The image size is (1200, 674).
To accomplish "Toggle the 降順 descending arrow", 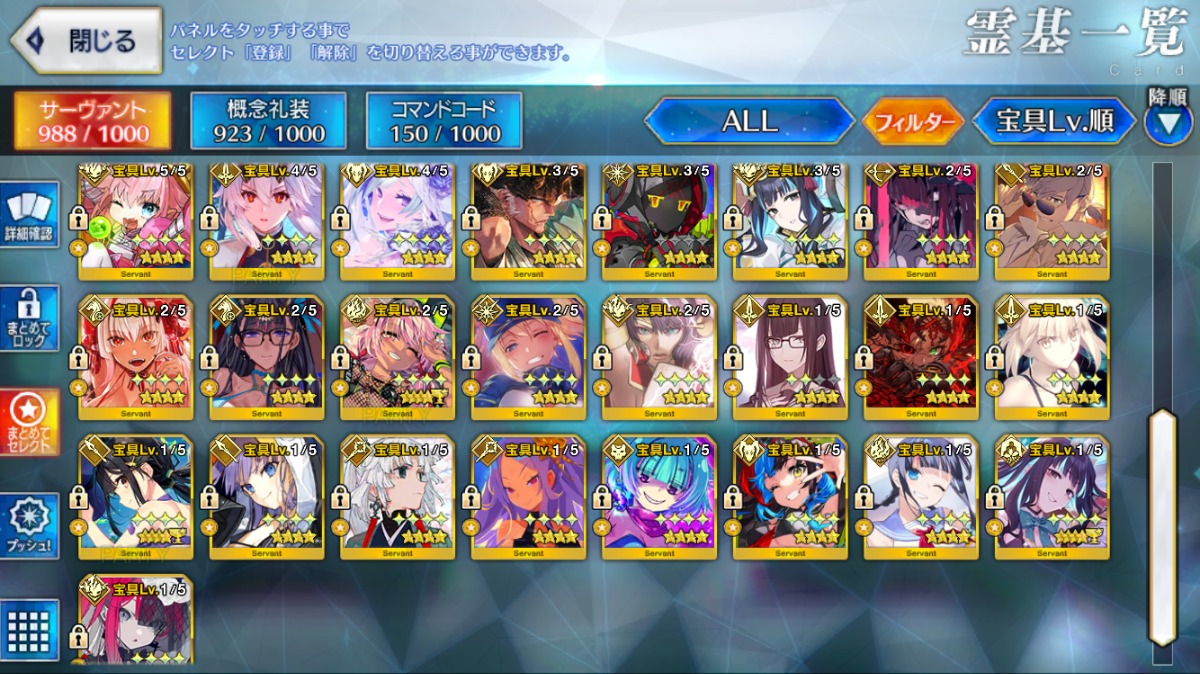I will coord(1168,122).
